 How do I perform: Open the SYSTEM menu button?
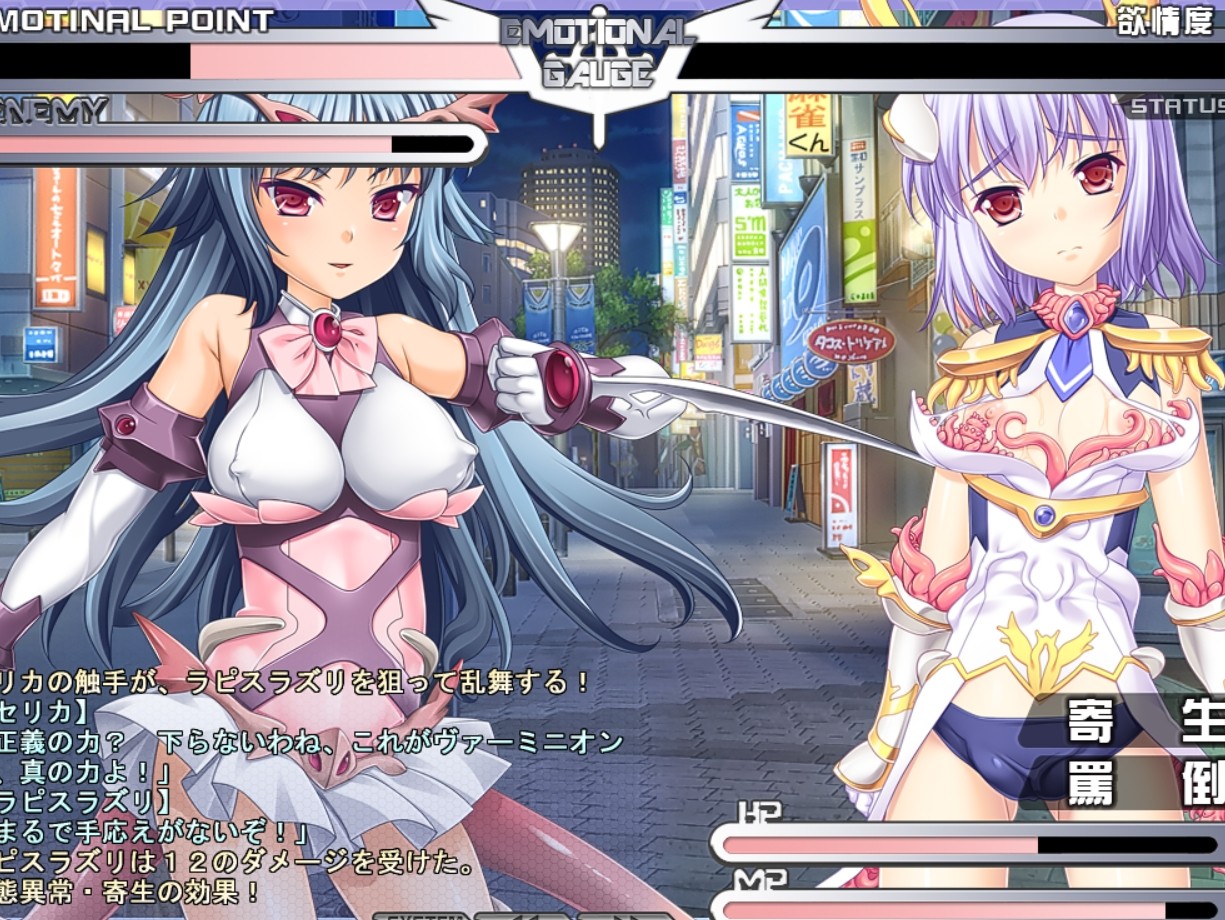[x=422, y=915]
